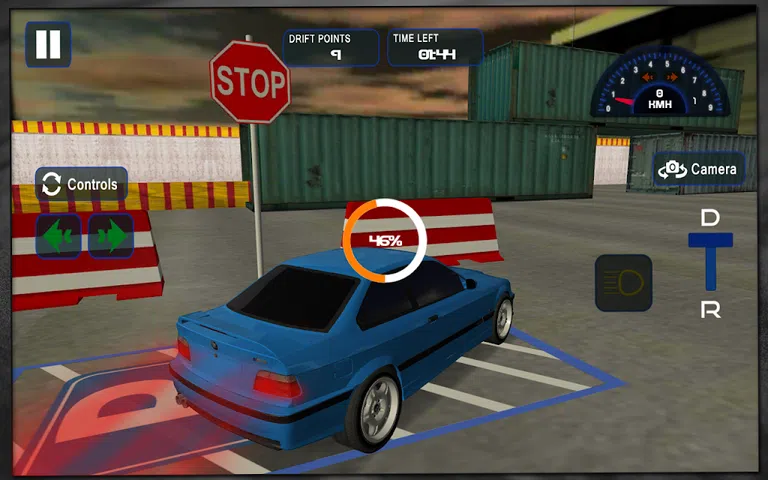Pause the game with the pause button
The width and height of the screenshot is (768, 480).
point(48,44)
